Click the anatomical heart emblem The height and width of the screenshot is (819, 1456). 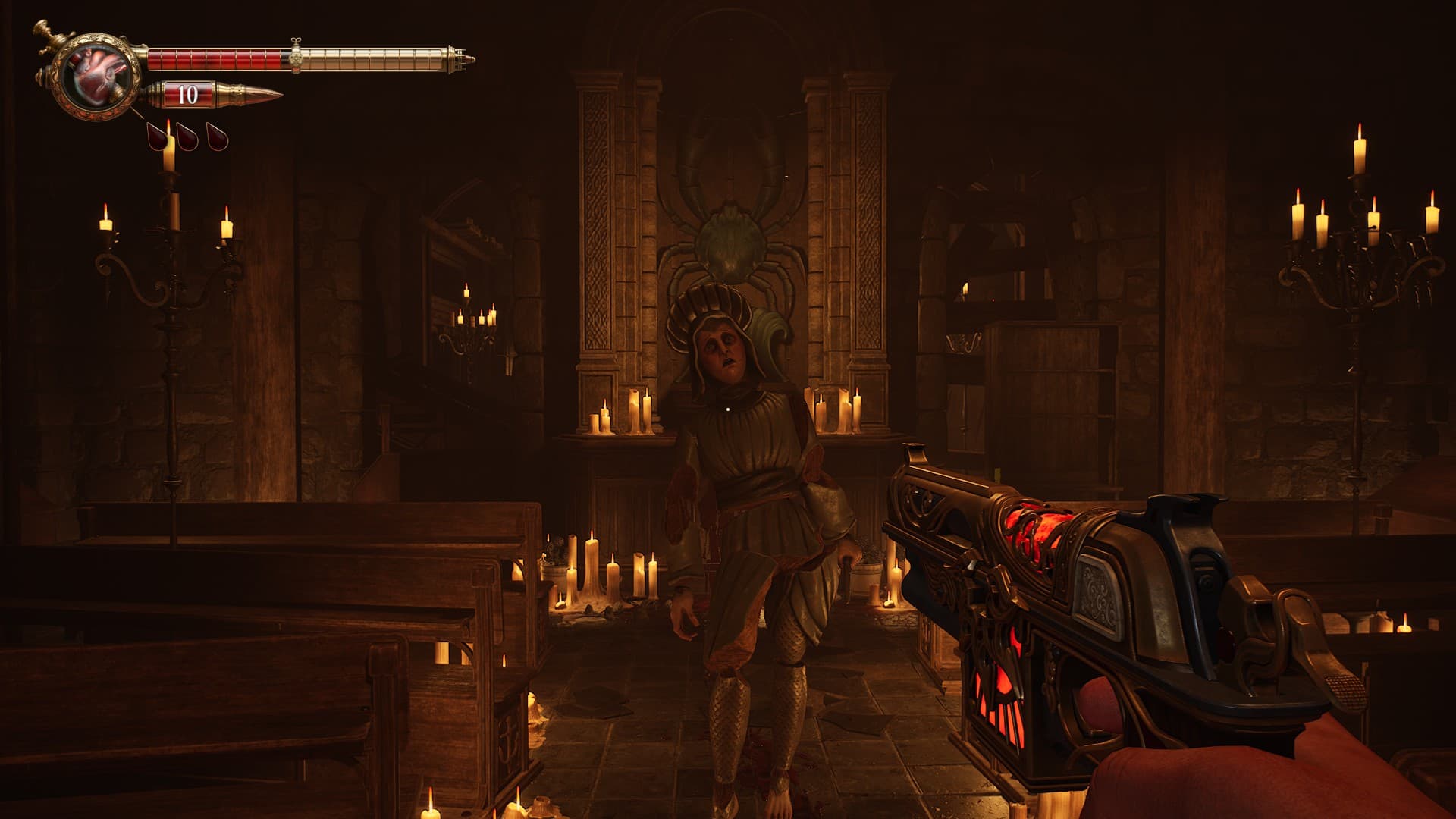pos(99,77)
